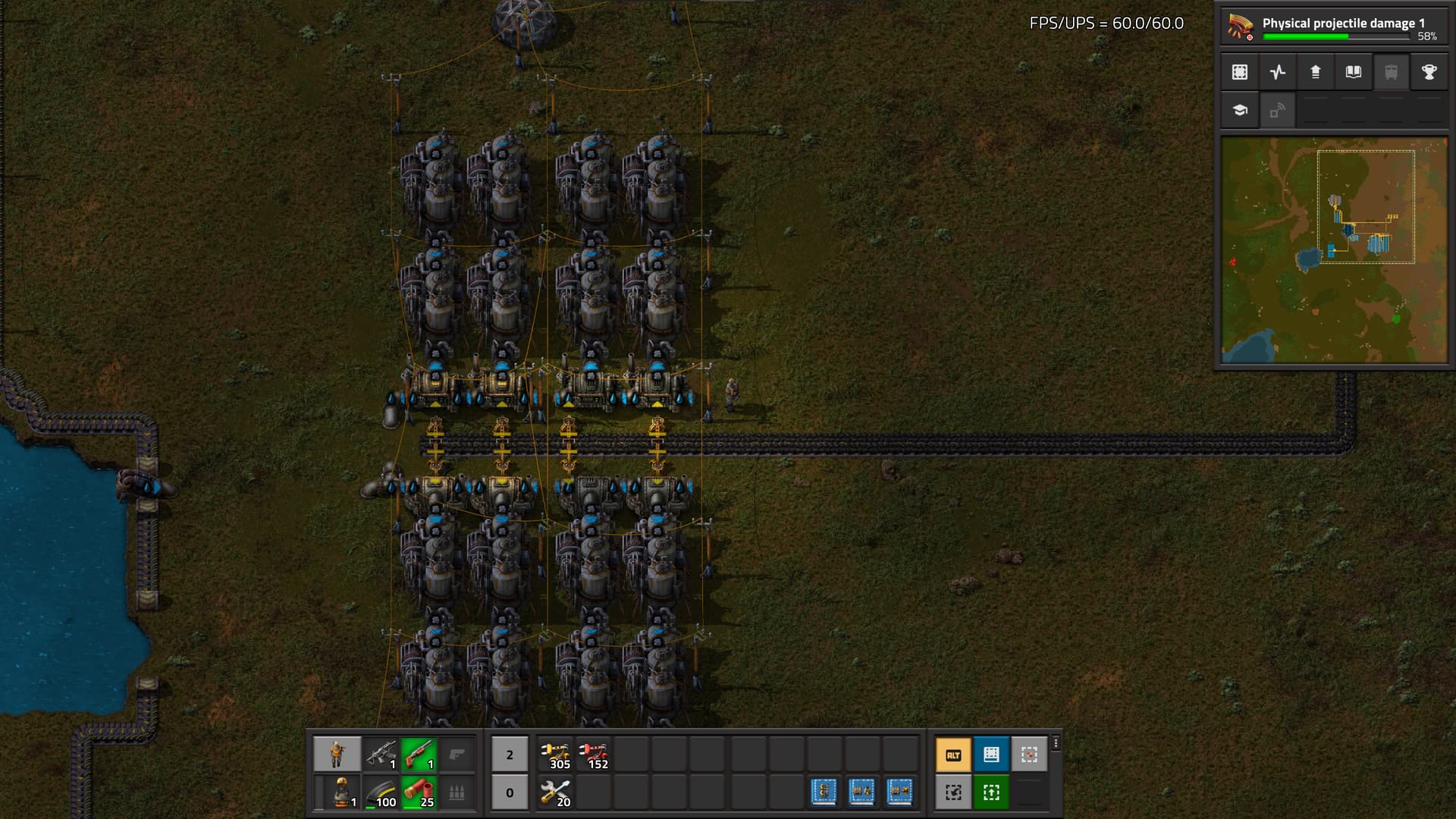Image resolution: width=1456 pixels, height=819 pixels.
Task: Click the minimap
Action: tap(1334, 249)
